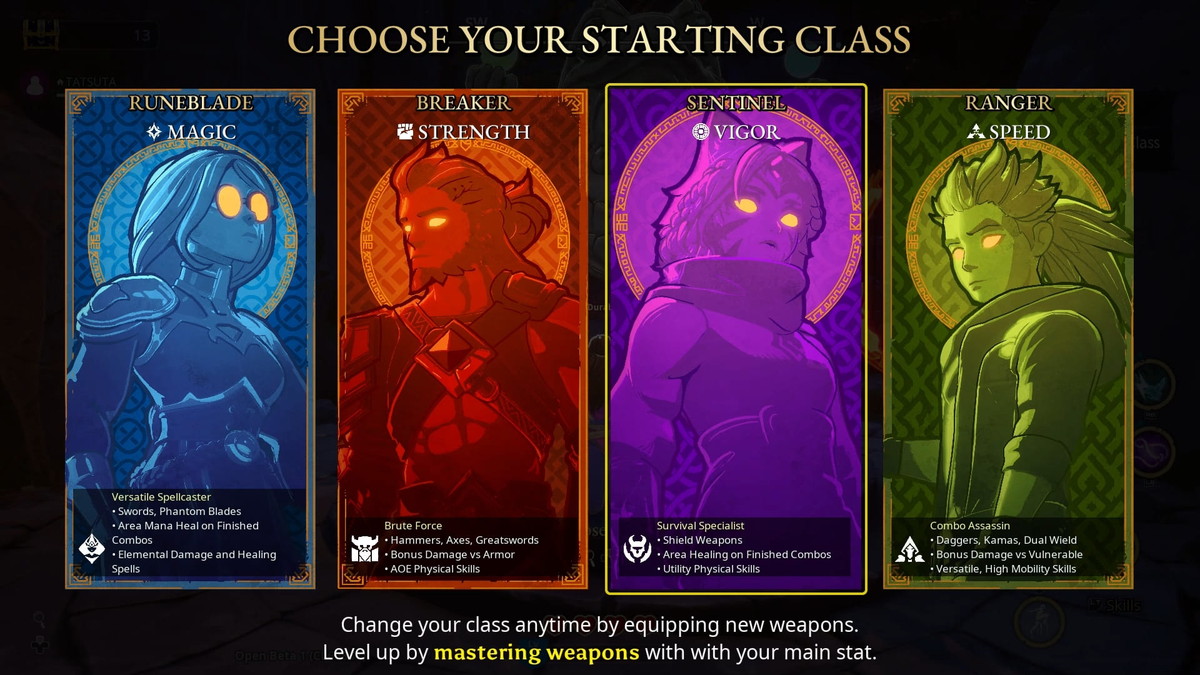Select the Breaker Strength class card
The height and width of the screenshot is (675, 1200).
click(x=462, y=338)
